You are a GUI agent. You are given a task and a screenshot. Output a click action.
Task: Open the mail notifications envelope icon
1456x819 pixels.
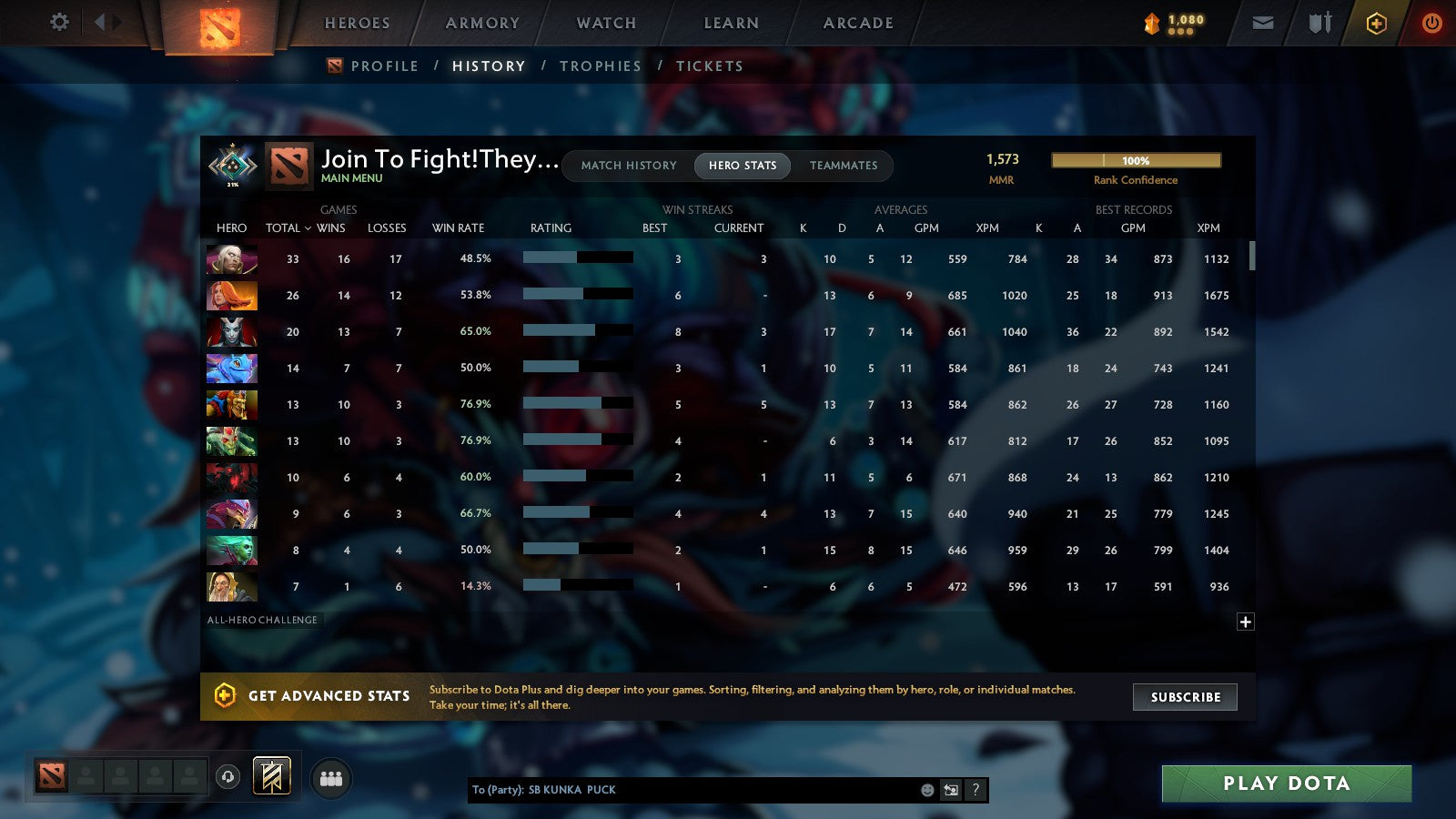(x=1263, y=23)
